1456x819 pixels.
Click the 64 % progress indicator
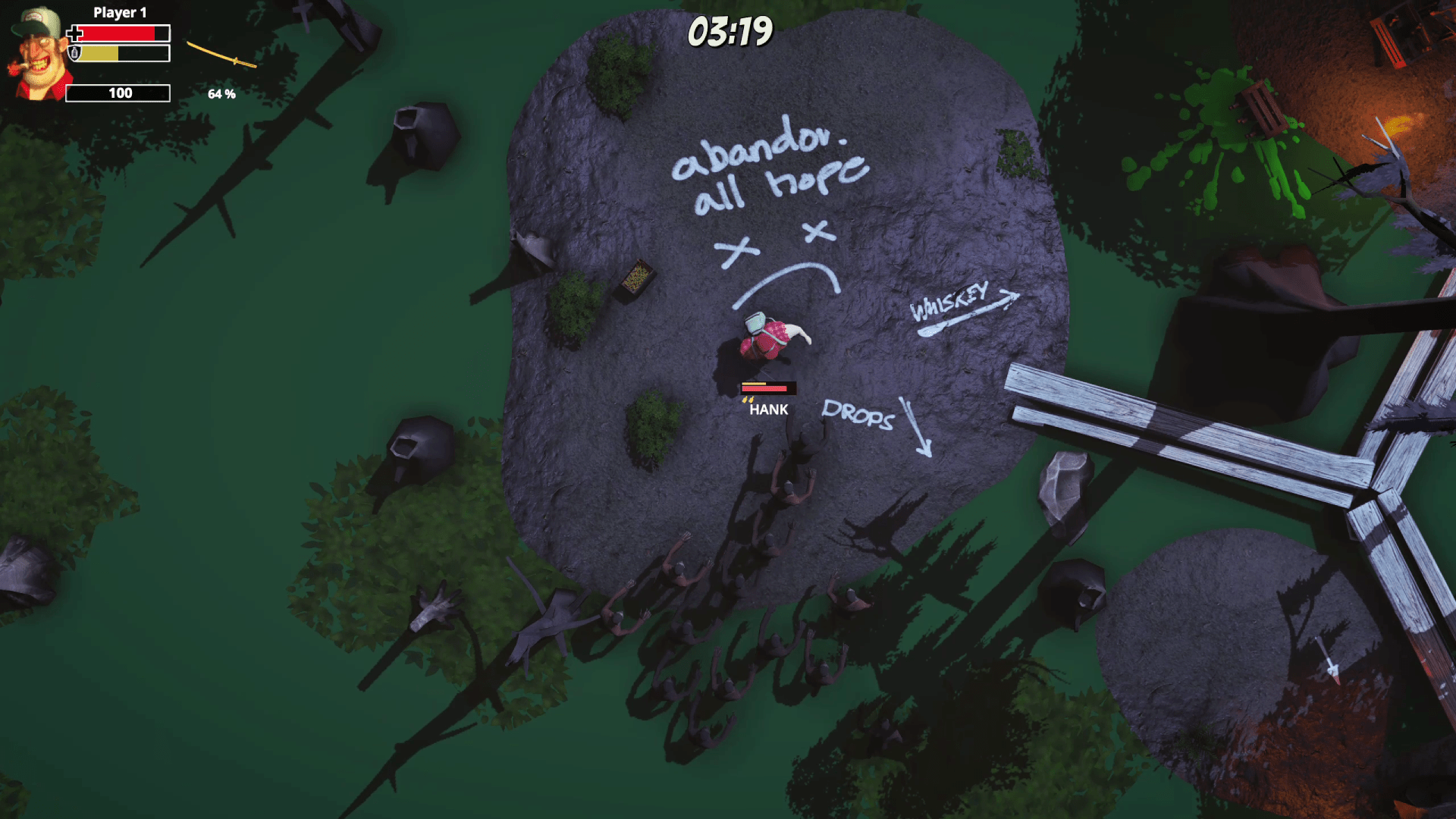(221, 94)
